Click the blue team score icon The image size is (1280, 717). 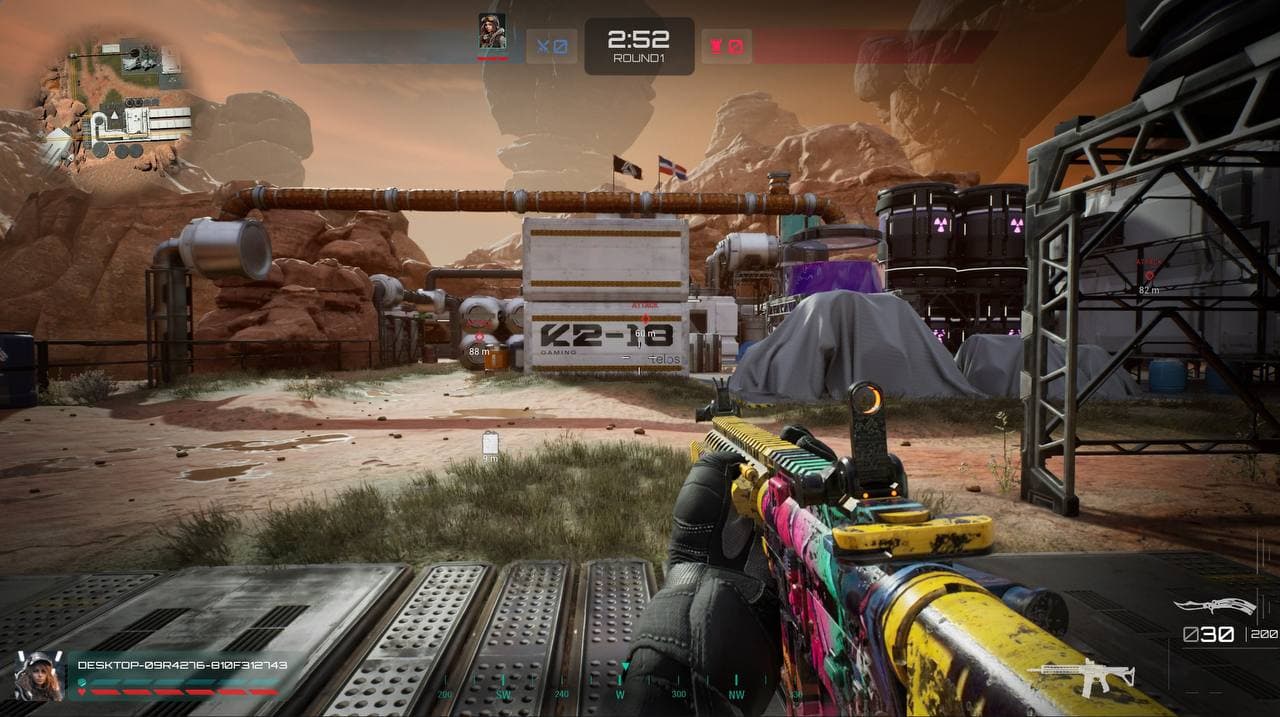552,46
